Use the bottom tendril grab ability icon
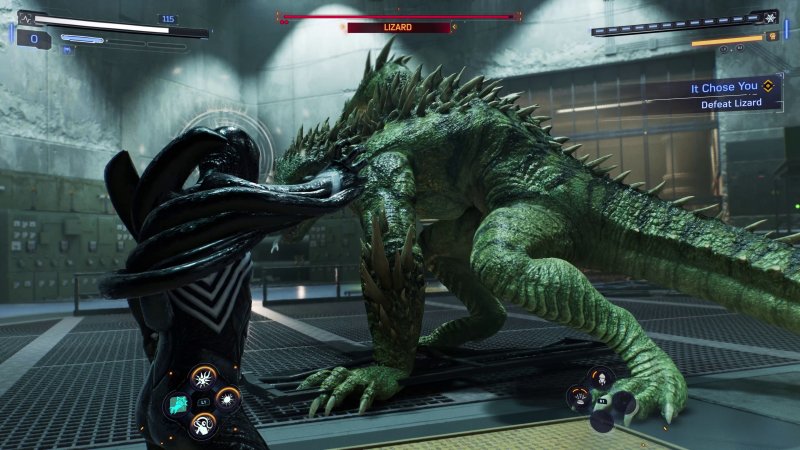The image size is (800, 450). [202, 424]
